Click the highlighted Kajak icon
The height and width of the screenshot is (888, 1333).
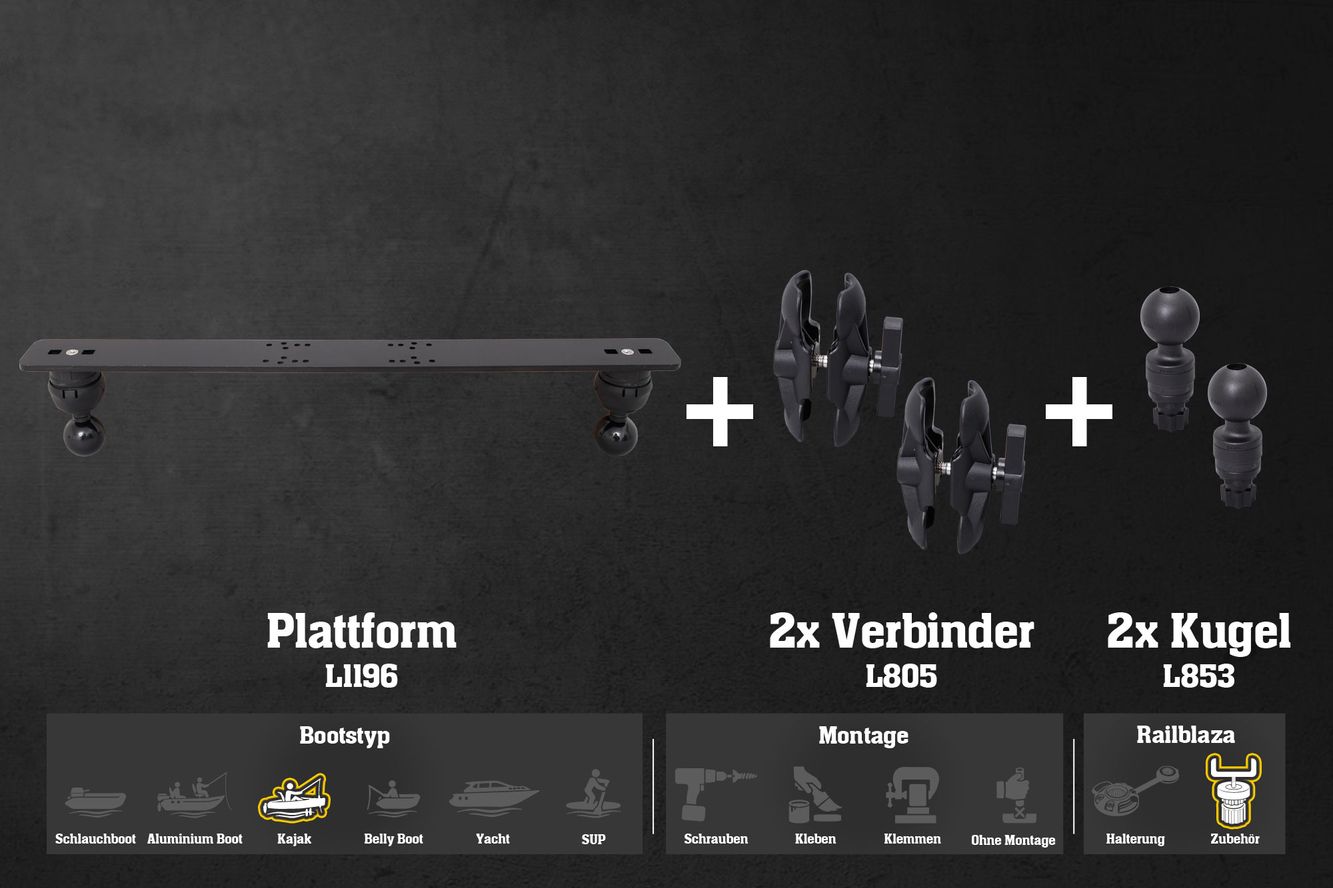[294, 797]
